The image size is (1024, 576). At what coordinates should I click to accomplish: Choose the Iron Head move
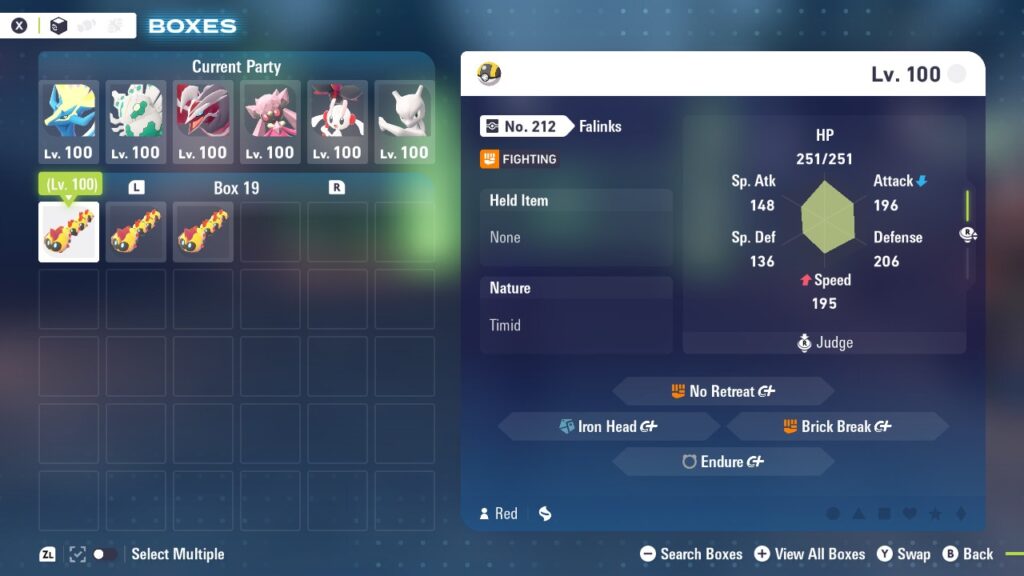(608, 427)
